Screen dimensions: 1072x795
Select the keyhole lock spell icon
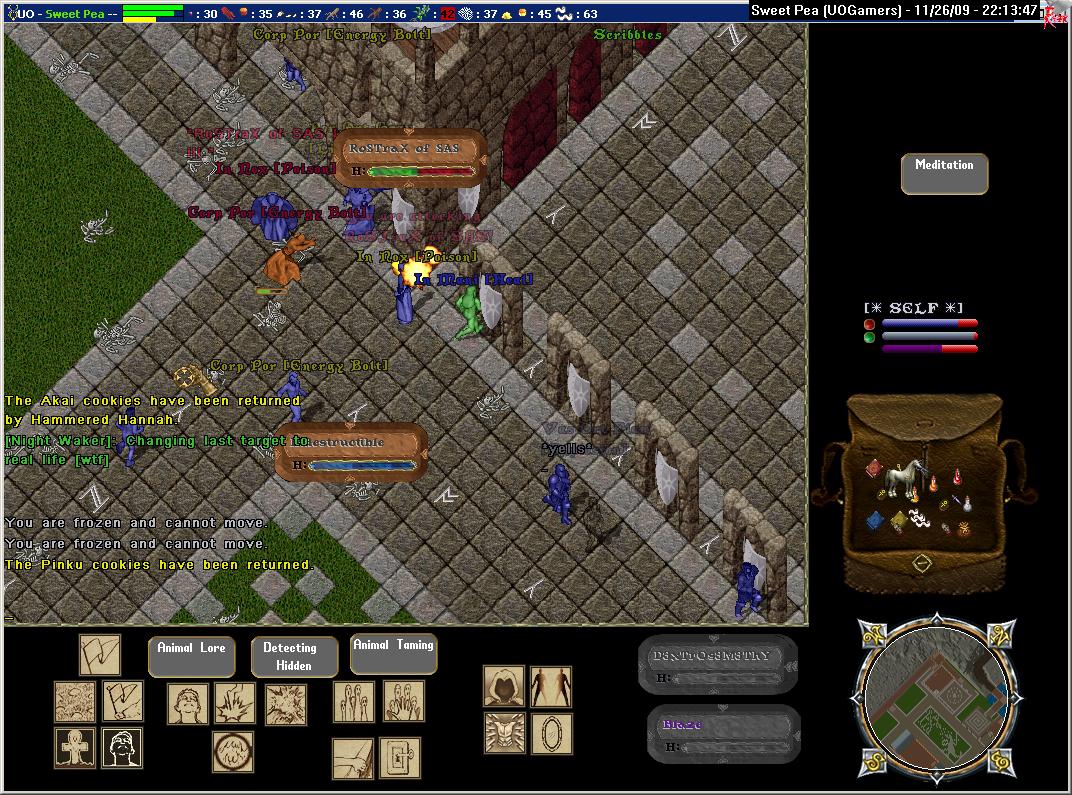399,758
